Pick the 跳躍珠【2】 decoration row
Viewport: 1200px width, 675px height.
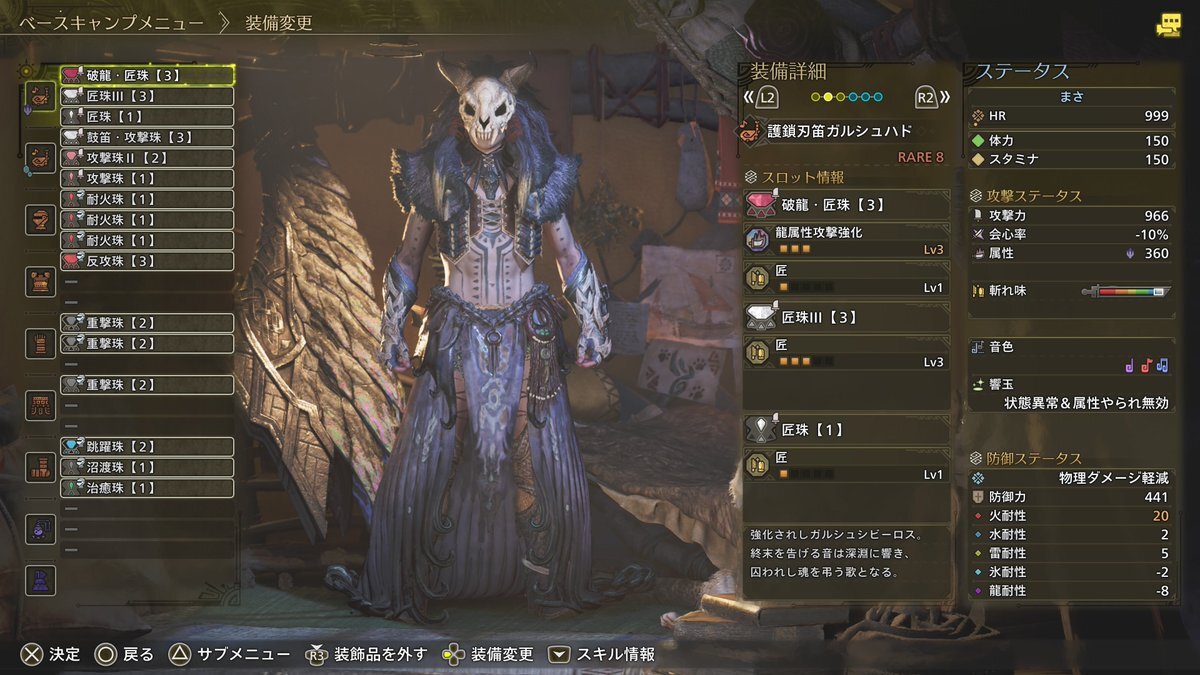click(x=147, y=446)
